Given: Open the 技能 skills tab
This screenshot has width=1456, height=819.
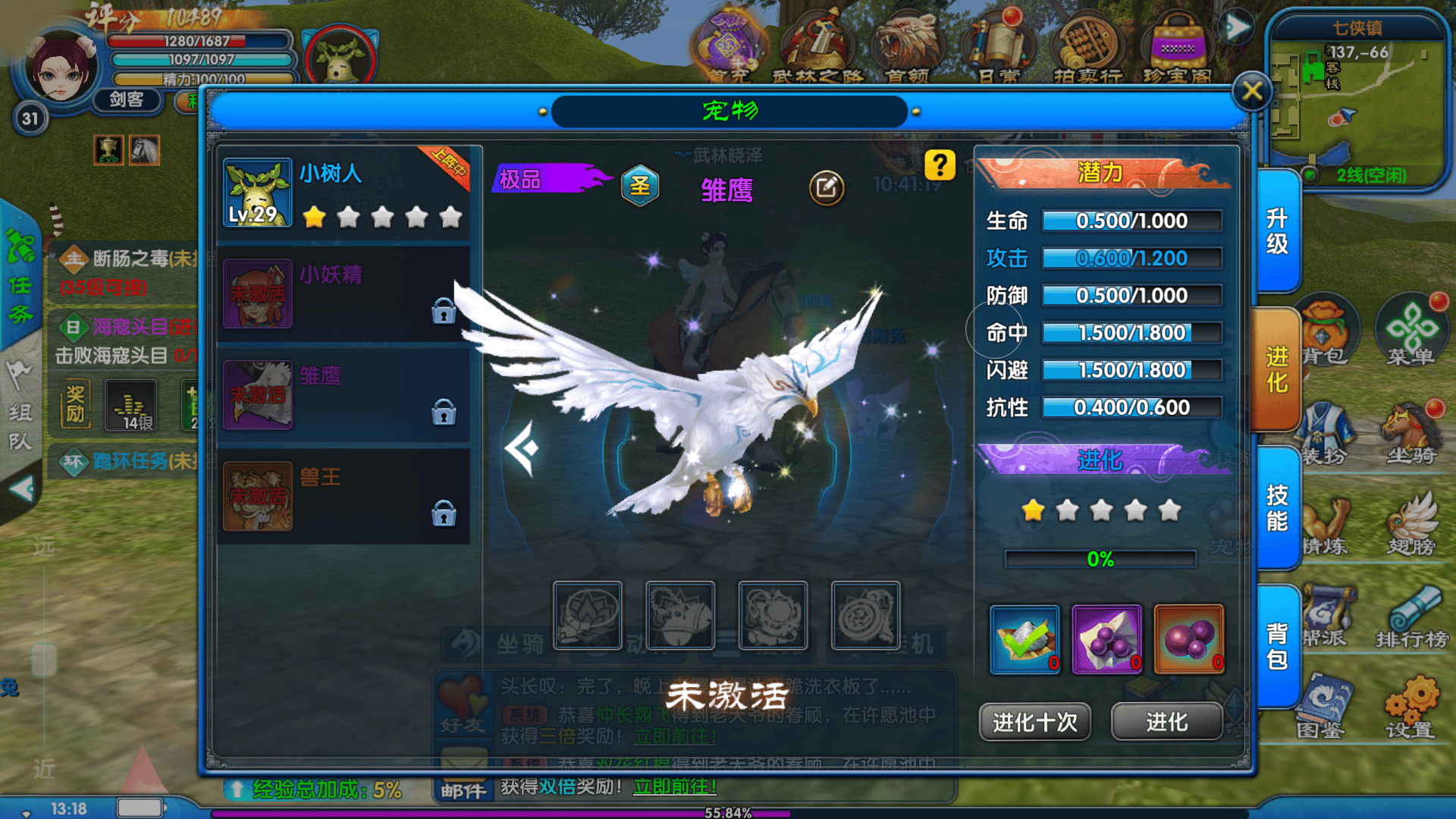Looking at the screenshot, I should click(x=1277, y=508).
